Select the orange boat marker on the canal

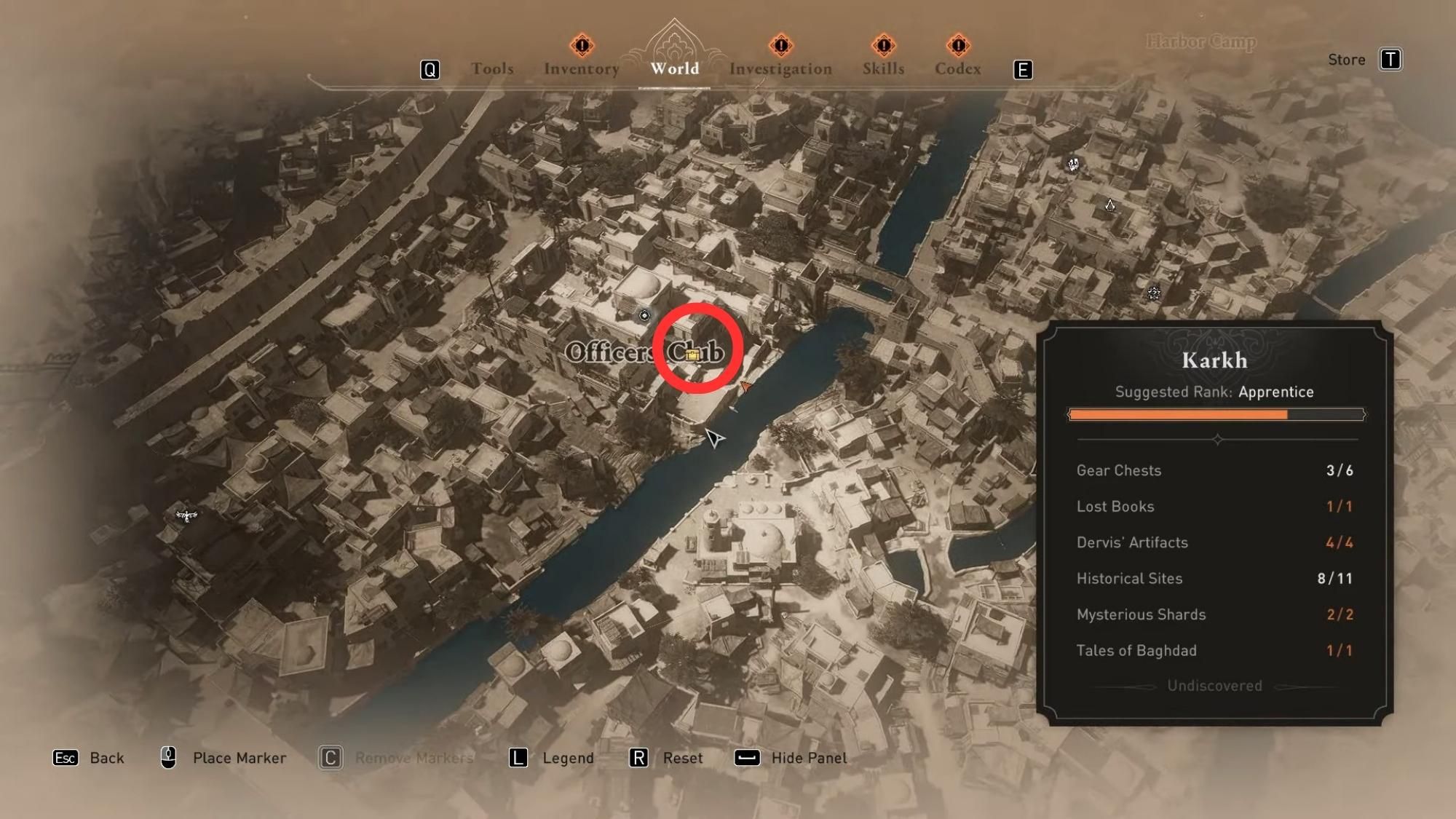click(747, 387)
